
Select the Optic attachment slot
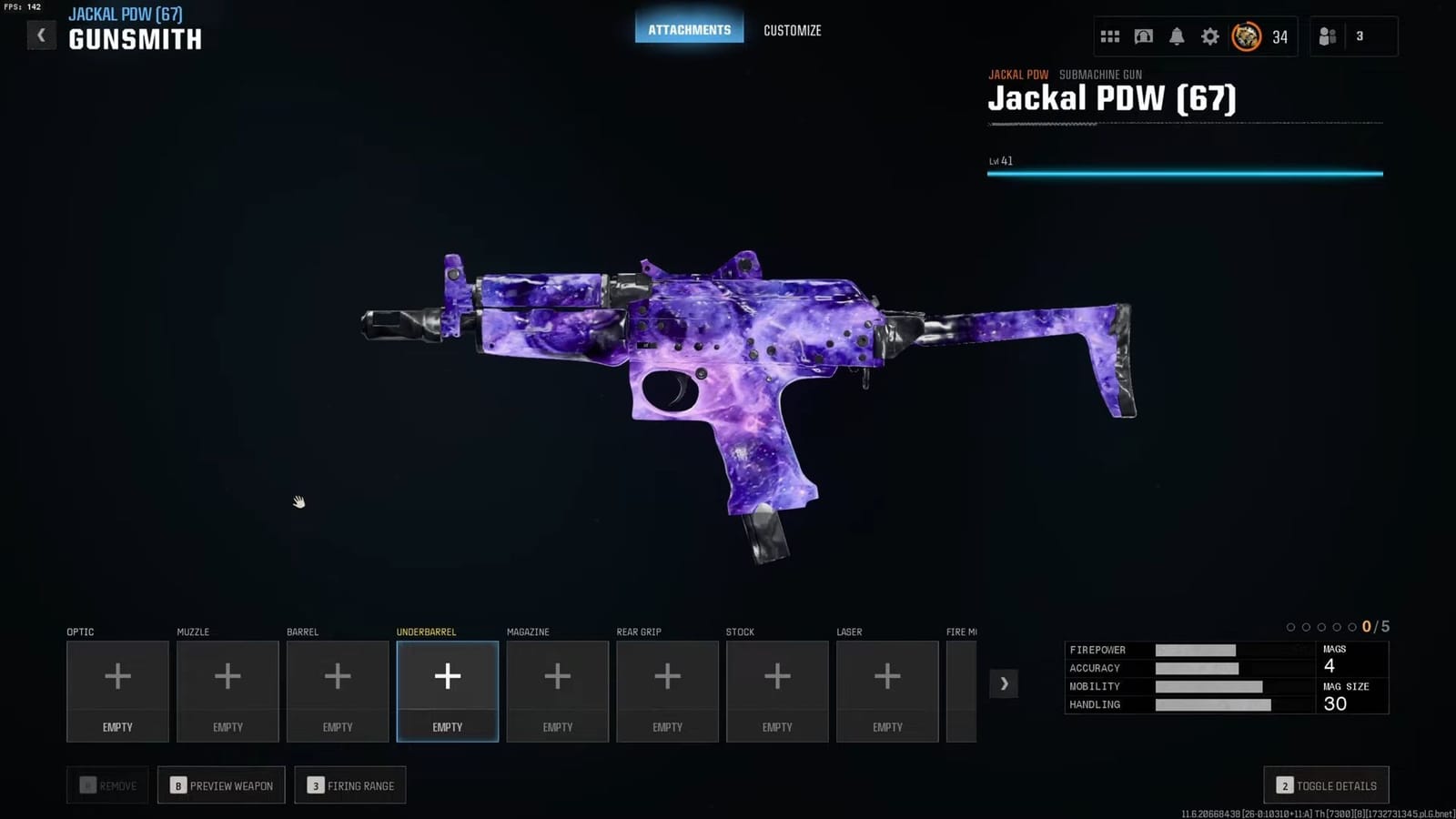click(117, 690)
